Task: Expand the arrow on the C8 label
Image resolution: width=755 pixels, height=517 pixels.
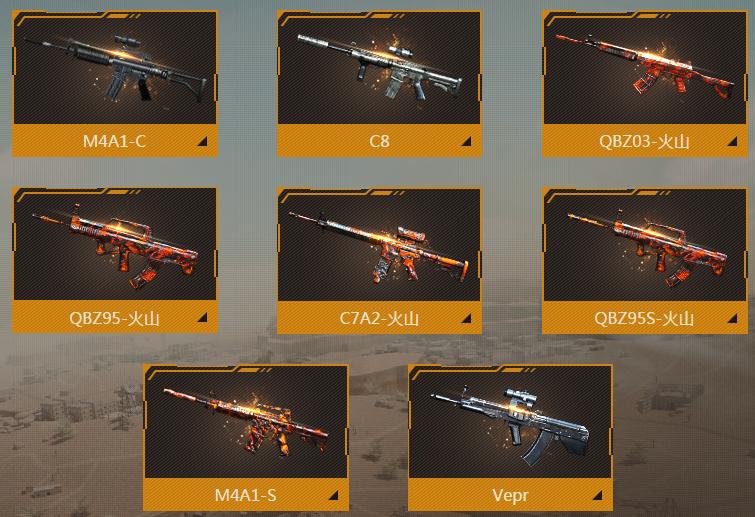Action: [x=467, y=142]
